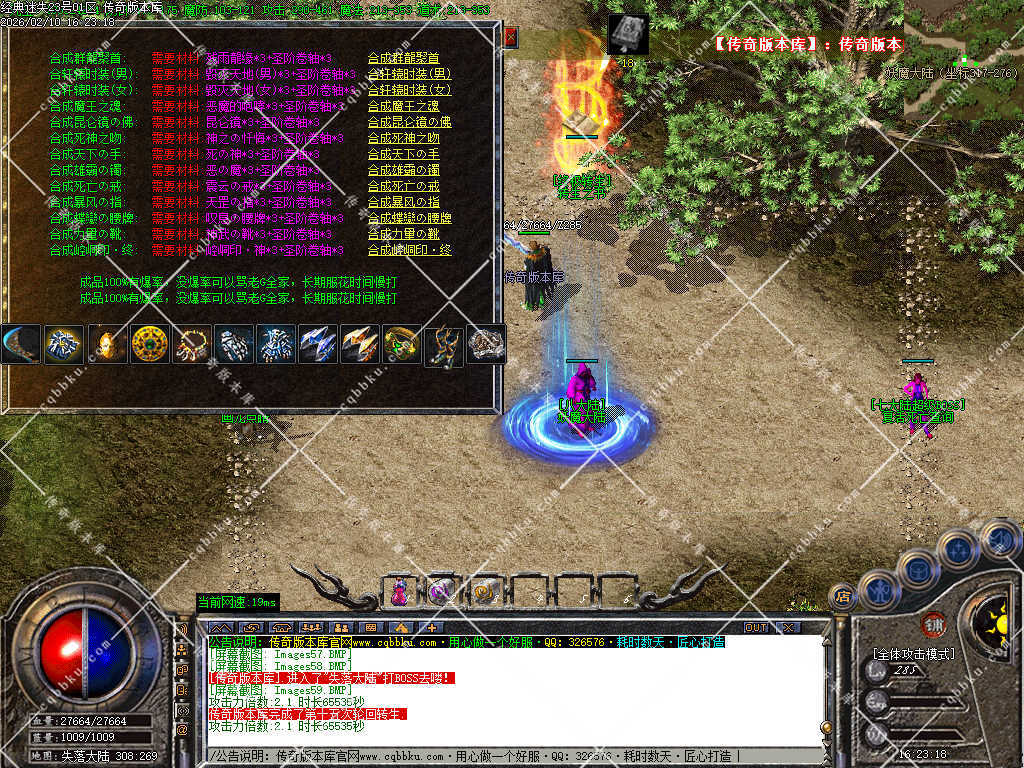The height and width of the screenshot is (768, 1024).
Task: Select the 合成崆峒印·终 craft link
Action: [x=409, y=250]
